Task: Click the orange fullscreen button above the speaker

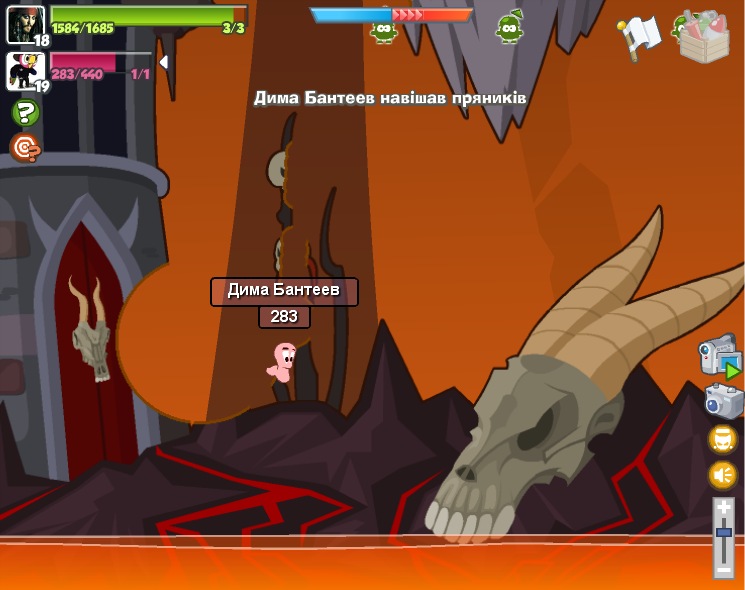Action: pos(723,438)
